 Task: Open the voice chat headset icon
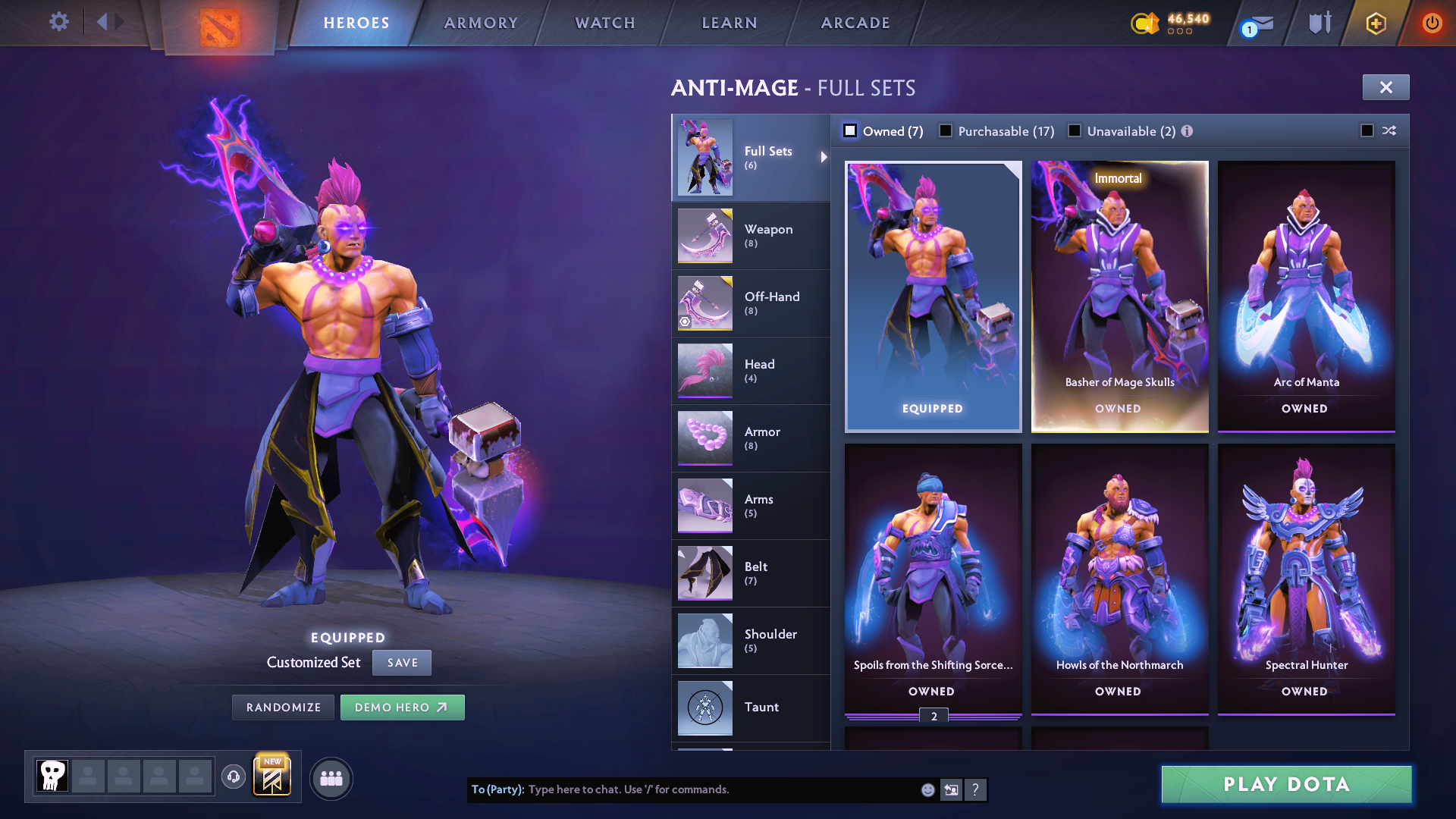point(233,777)
